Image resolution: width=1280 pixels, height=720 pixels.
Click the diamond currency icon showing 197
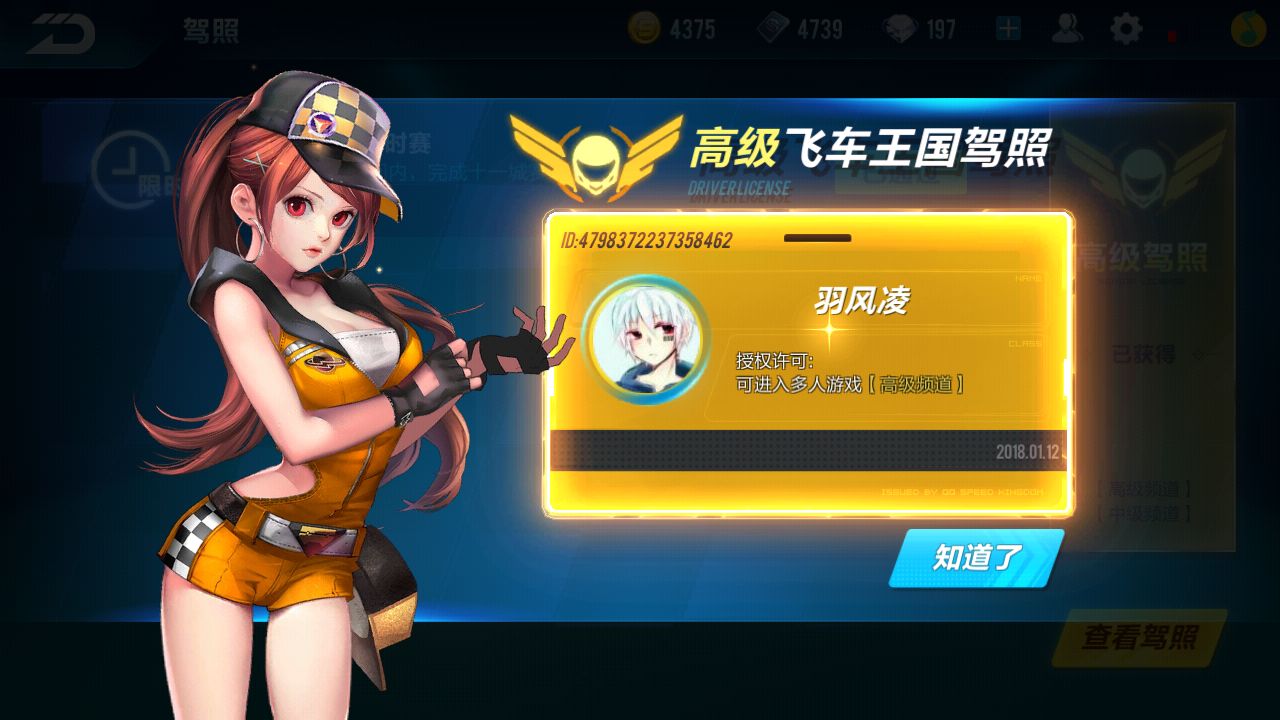(x=905, y=29)
